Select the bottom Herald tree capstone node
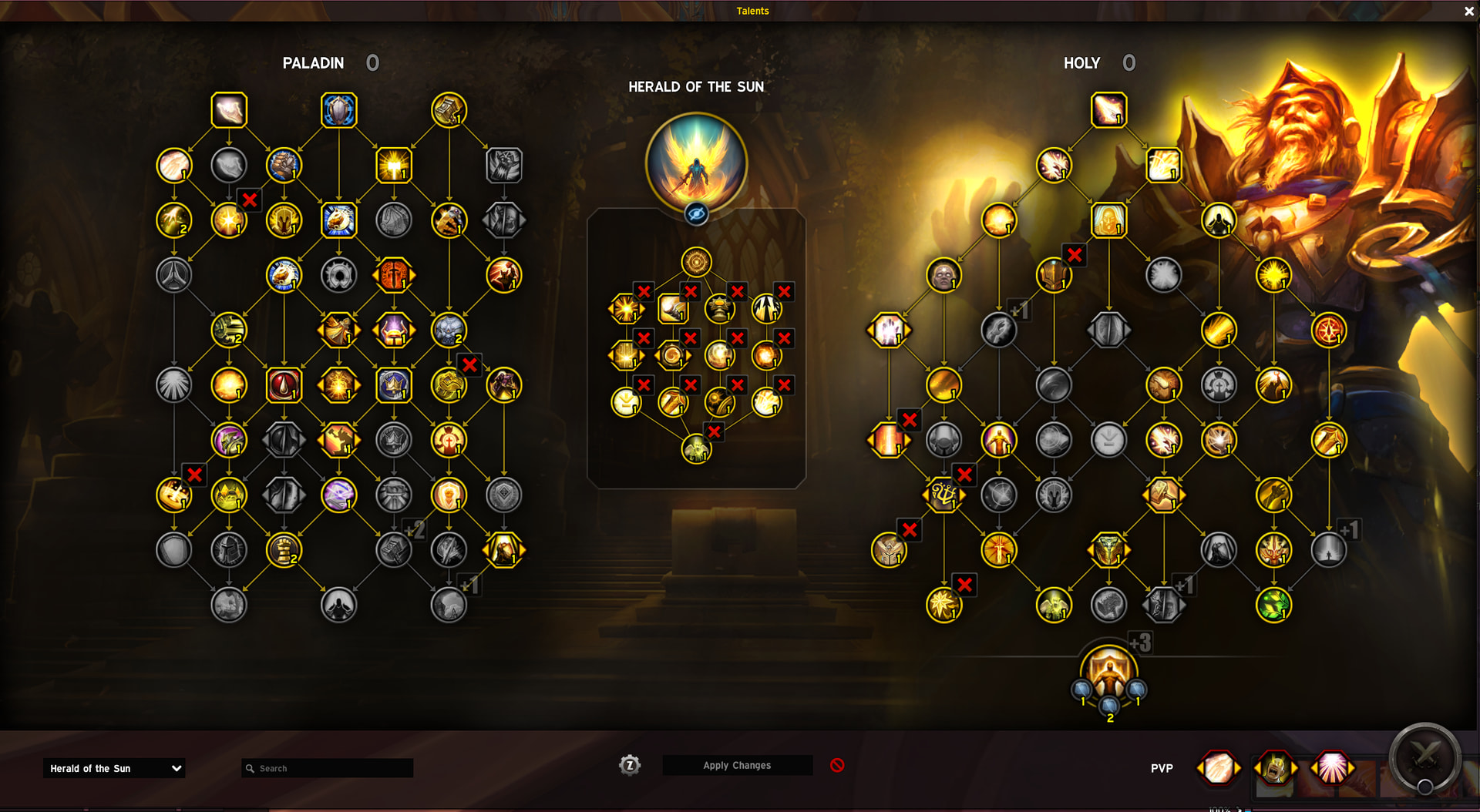This screenshot has width=1480, height=812. [696, 448]
